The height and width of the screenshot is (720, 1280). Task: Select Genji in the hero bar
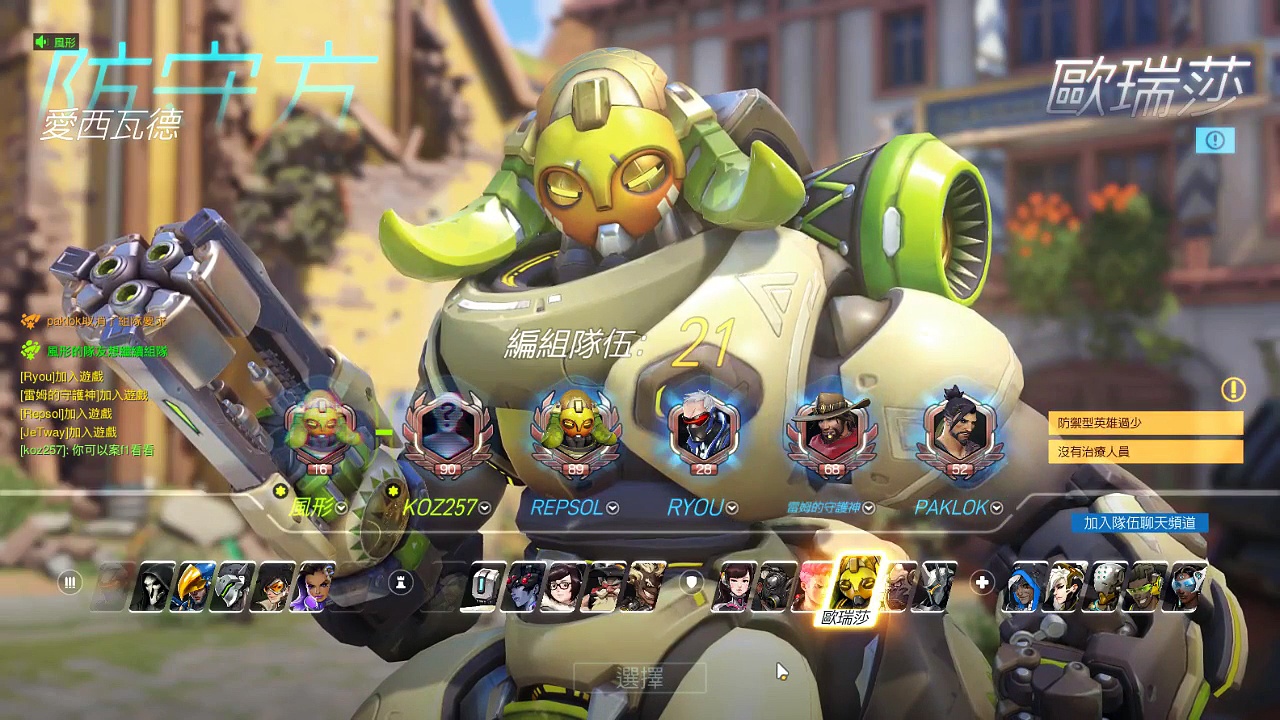(231, 585)
